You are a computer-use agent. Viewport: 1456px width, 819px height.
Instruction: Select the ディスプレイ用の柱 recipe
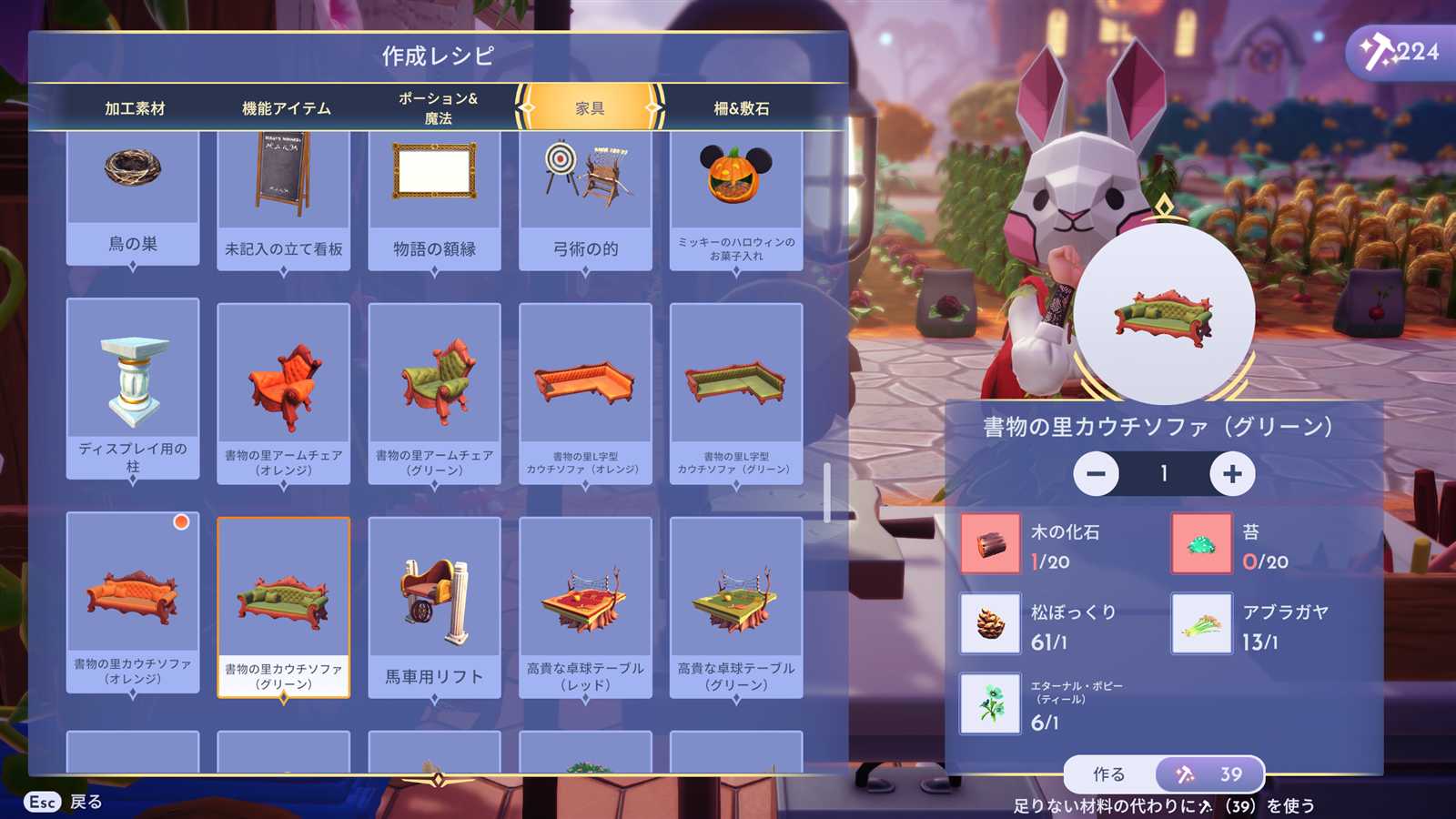click(133, 389)
